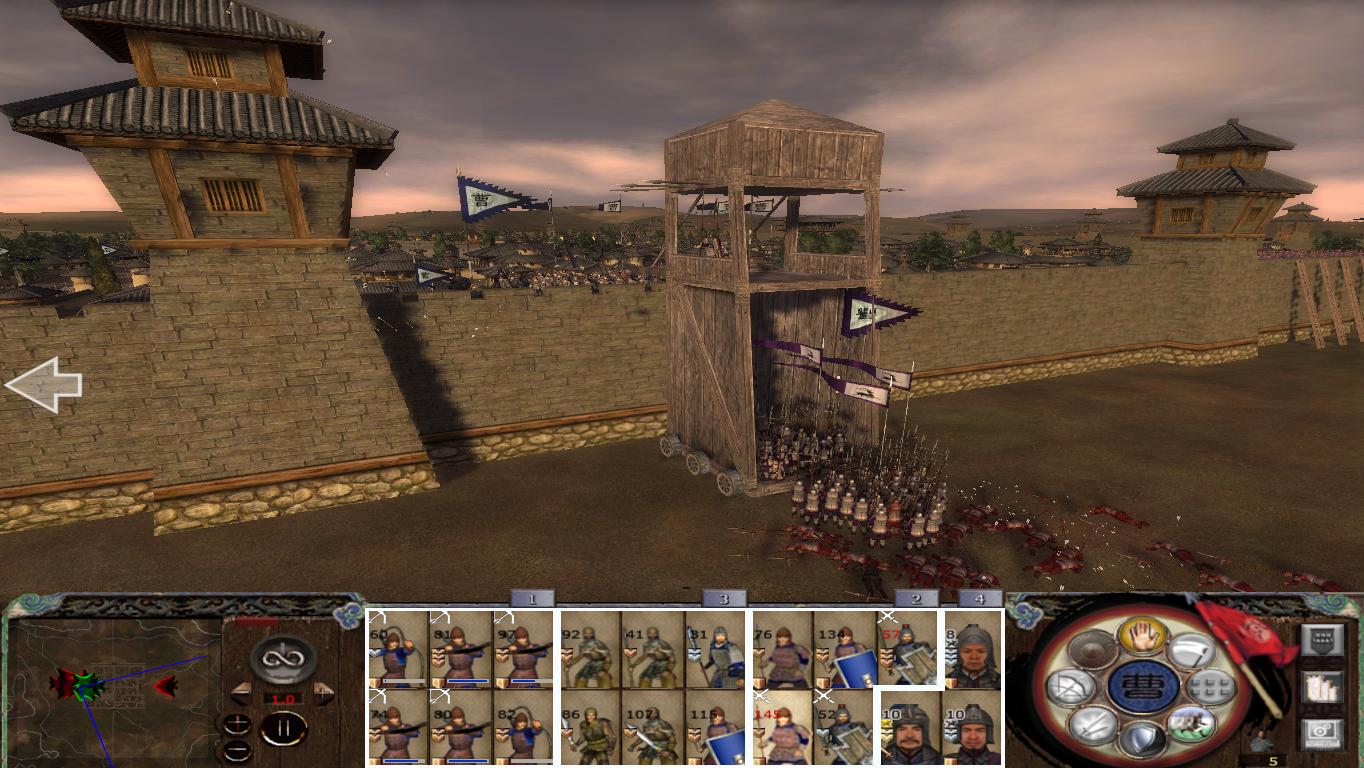Toggle pause with the battle pause button
The height and width of the screenshot is (768, 1364).
[x=285, y=728]
